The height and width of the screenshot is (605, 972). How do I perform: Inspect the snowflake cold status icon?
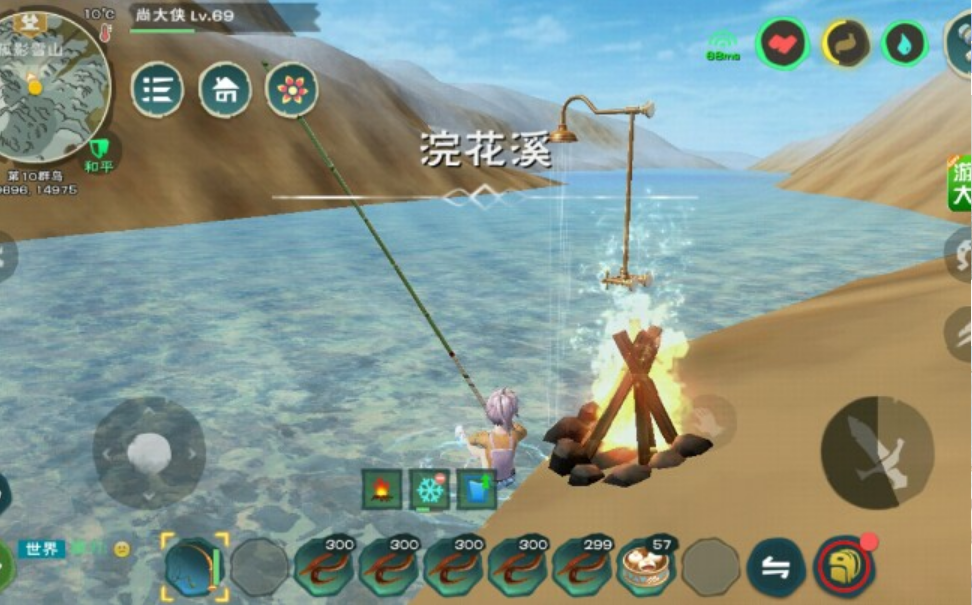(x=429, y=489)
